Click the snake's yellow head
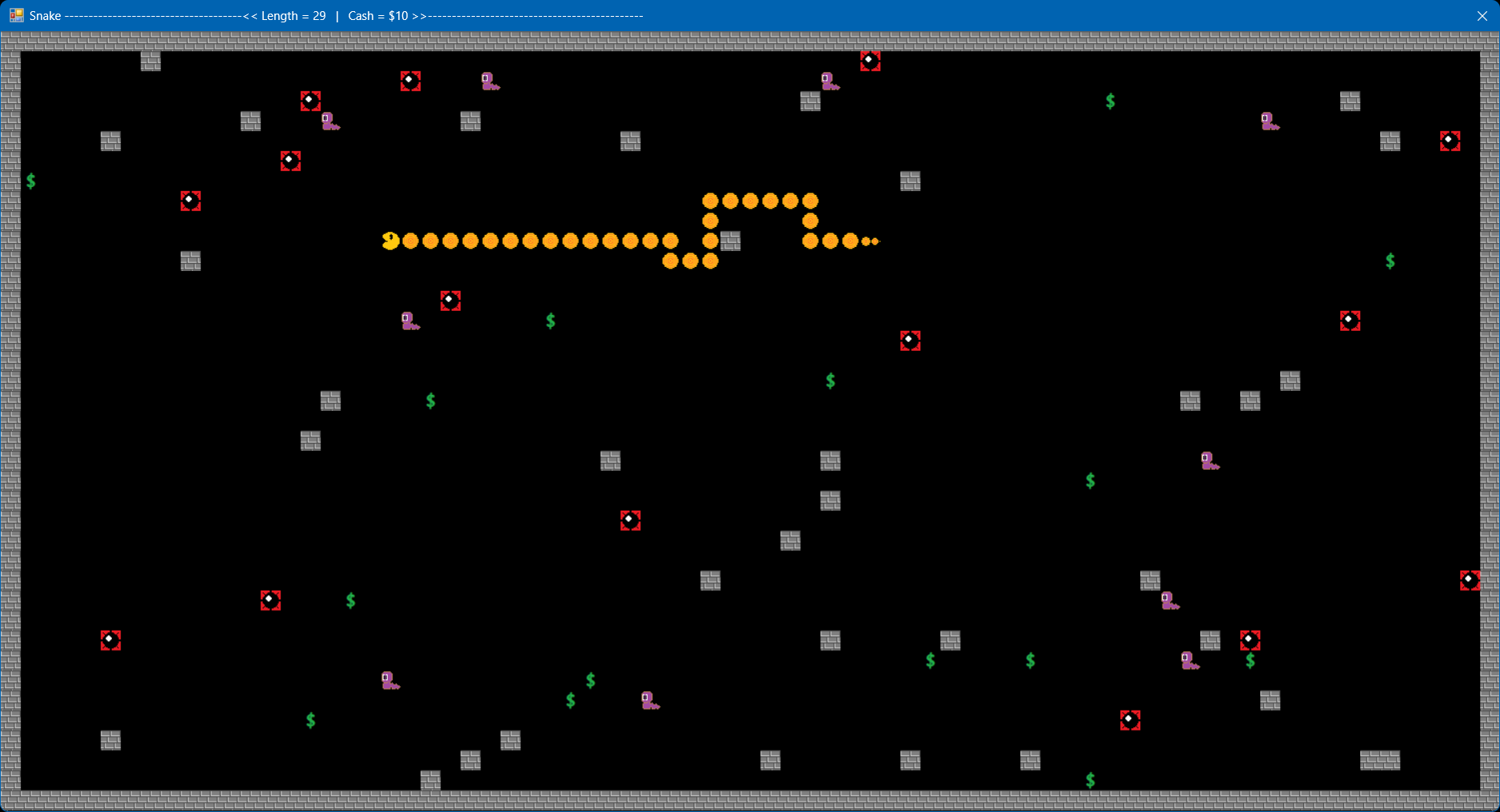 [389, 241]
